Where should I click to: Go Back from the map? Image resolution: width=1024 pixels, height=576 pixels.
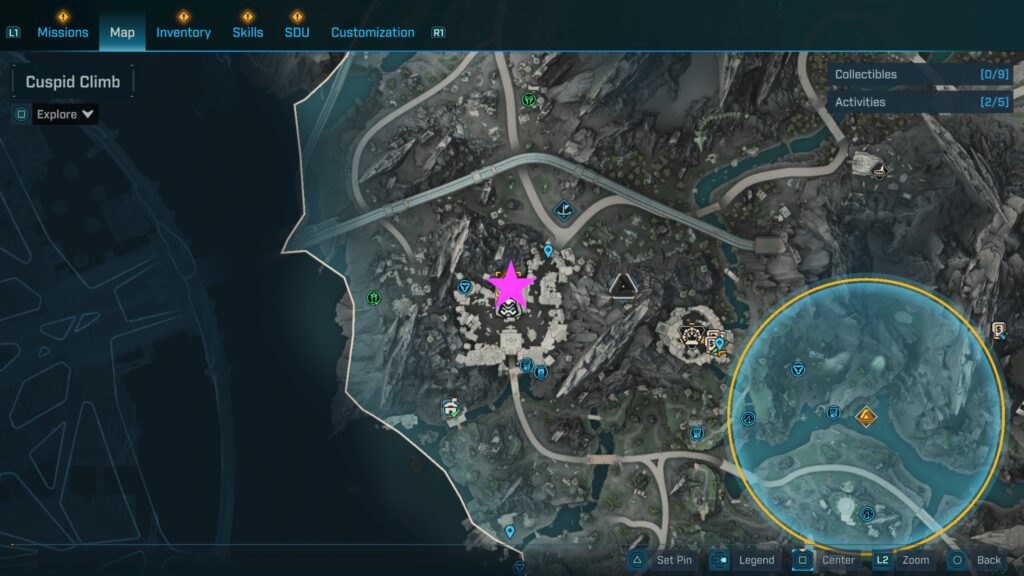click(x=977, y=560)
